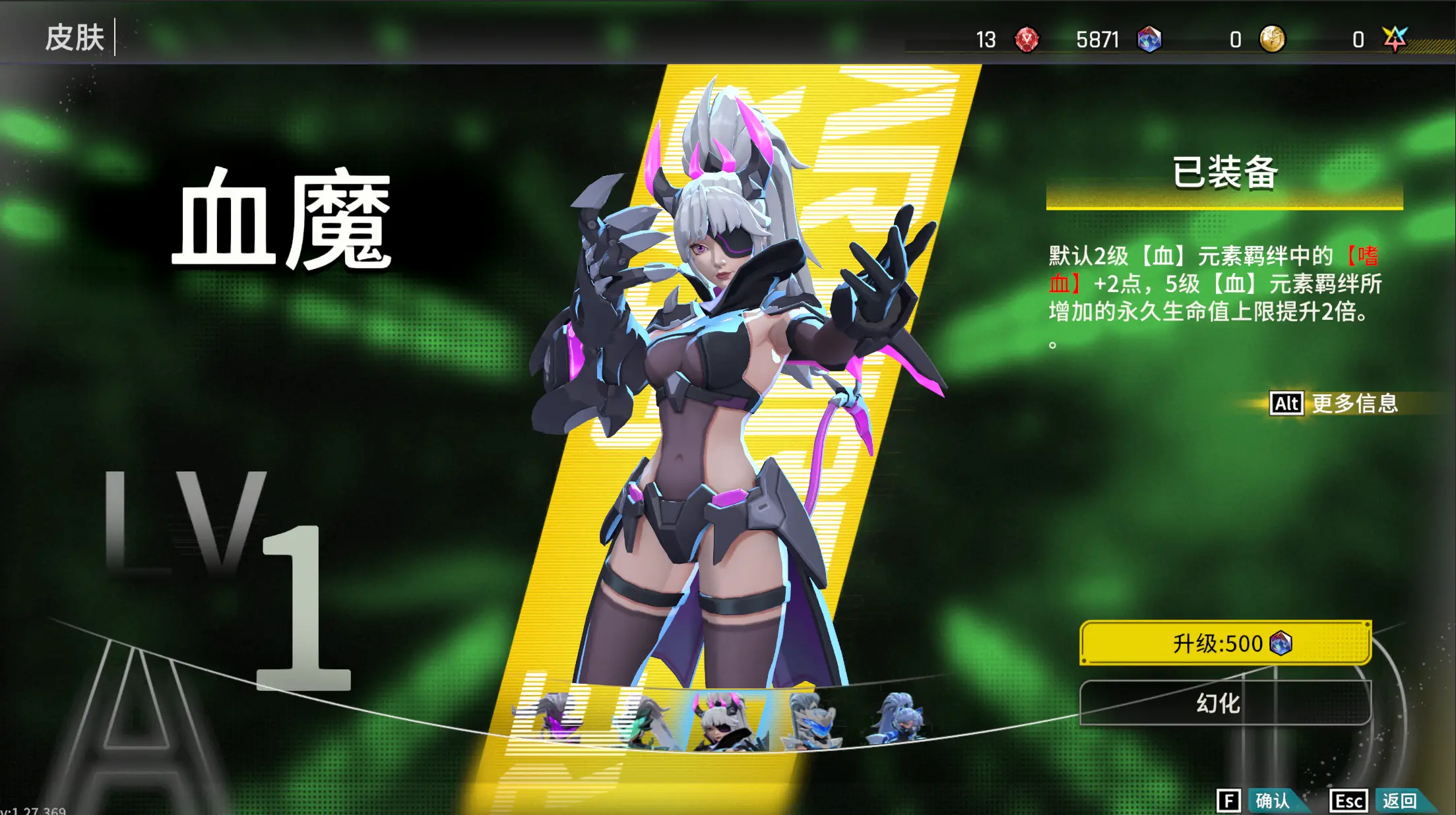Screen dimensions: 1456x815
Task: Click the 幻化 transmog button
Action: coord(1217,705)
